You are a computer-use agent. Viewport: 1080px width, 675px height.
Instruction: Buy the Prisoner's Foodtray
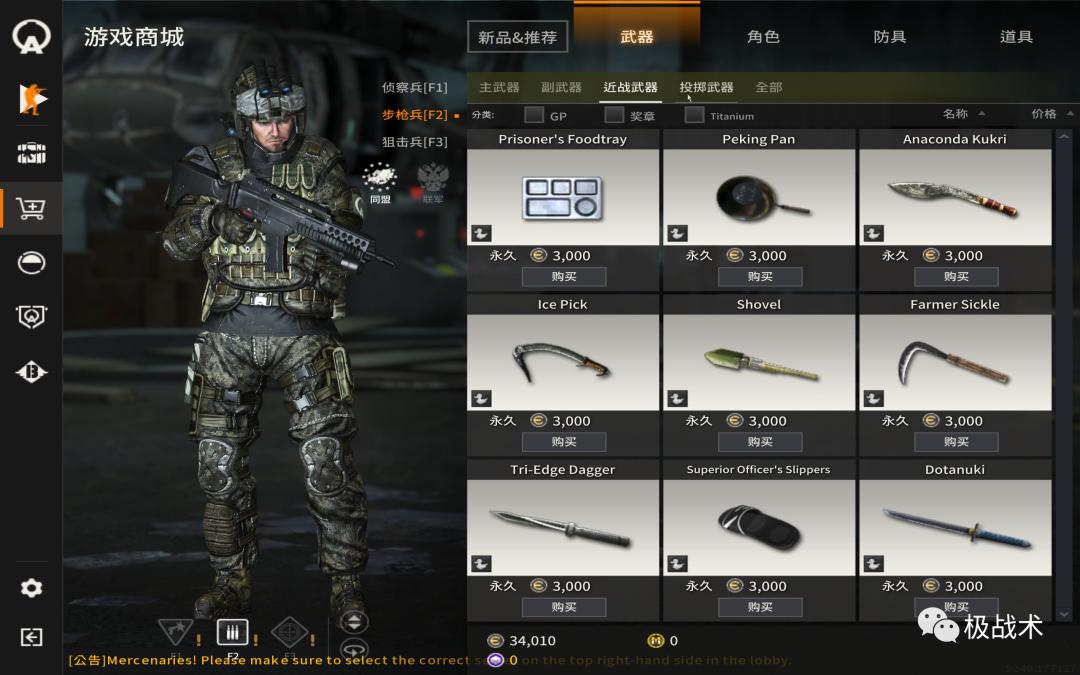[563, 276]
